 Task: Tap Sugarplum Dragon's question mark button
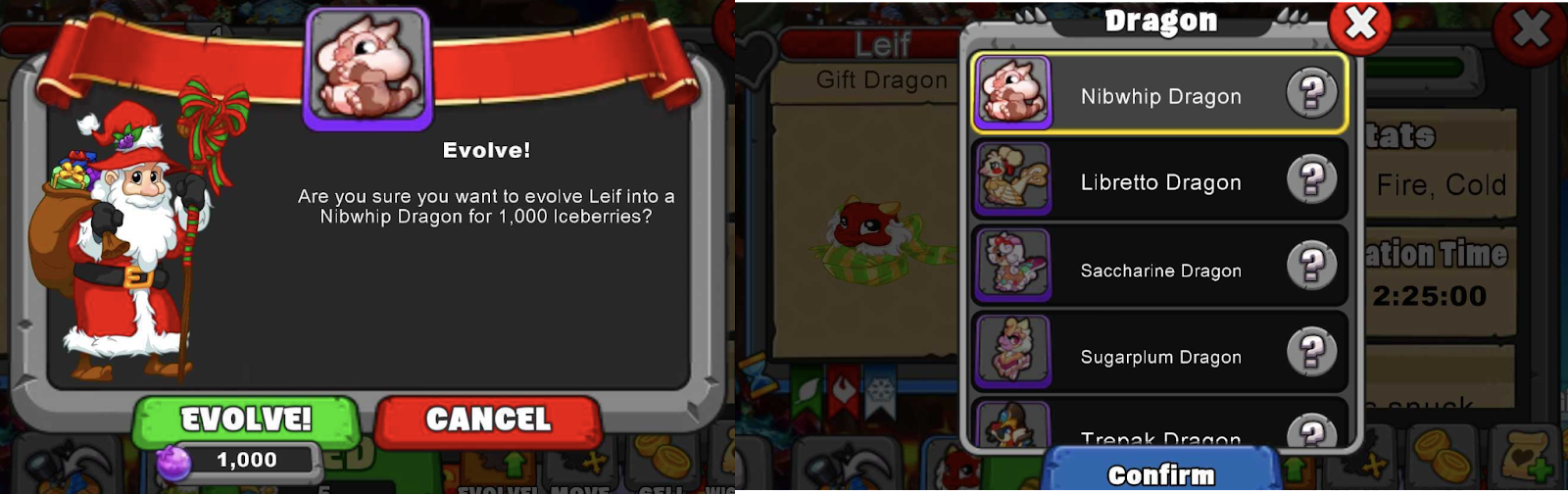pyautogui.click(x=1311, y=353)
